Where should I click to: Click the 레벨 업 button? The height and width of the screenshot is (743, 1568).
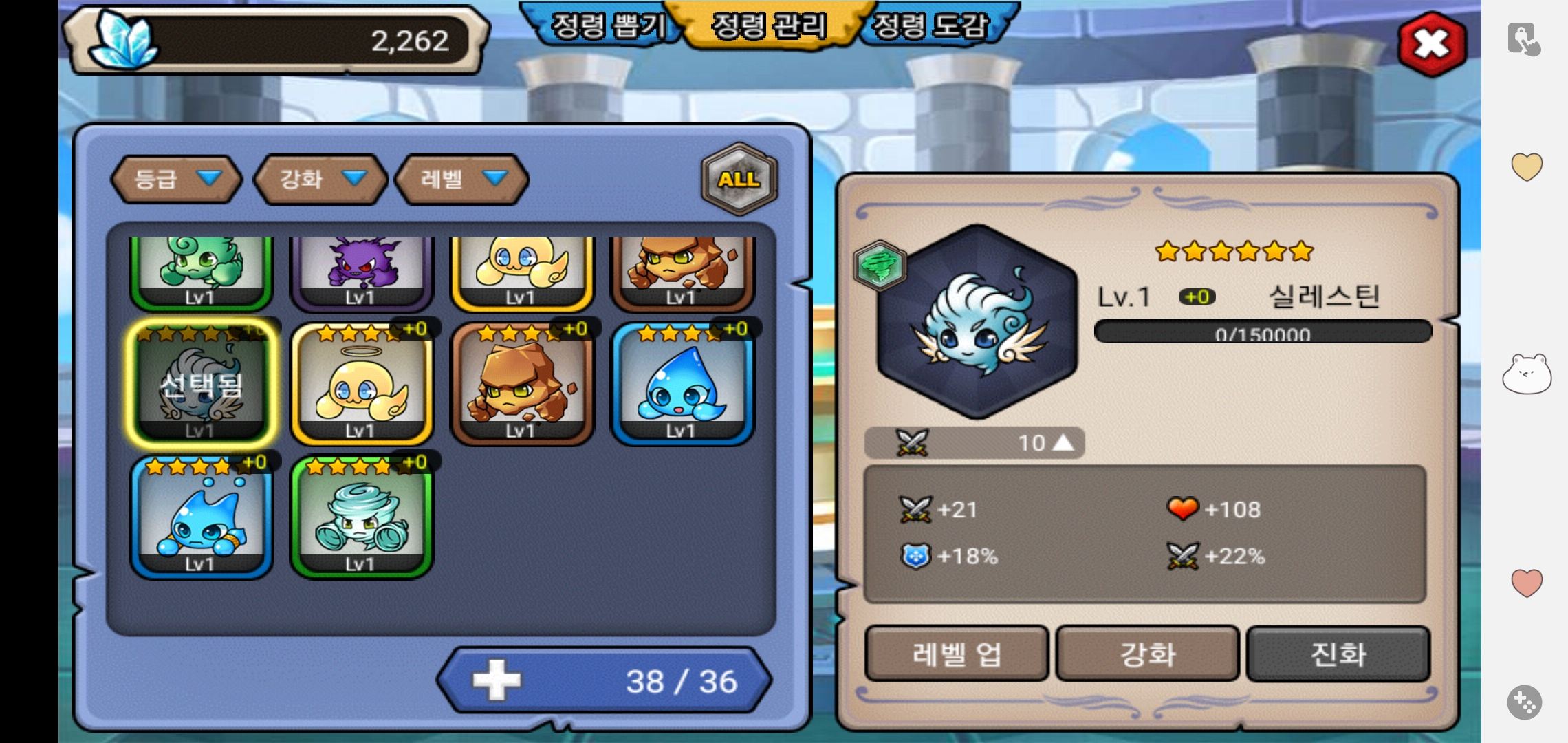pyautogui.click(x=956, y=654)
